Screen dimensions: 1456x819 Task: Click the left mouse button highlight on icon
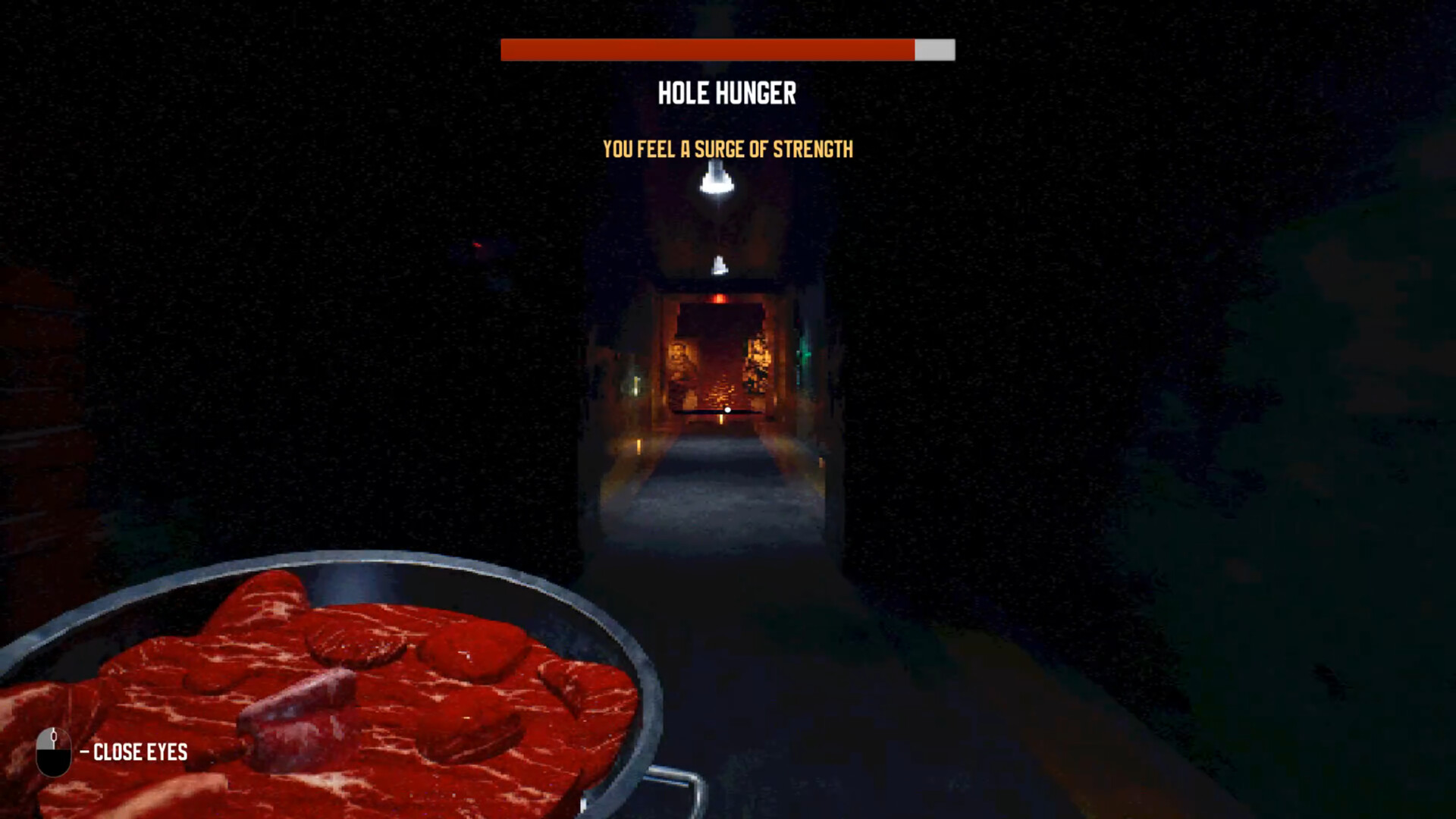coord(45,739)
